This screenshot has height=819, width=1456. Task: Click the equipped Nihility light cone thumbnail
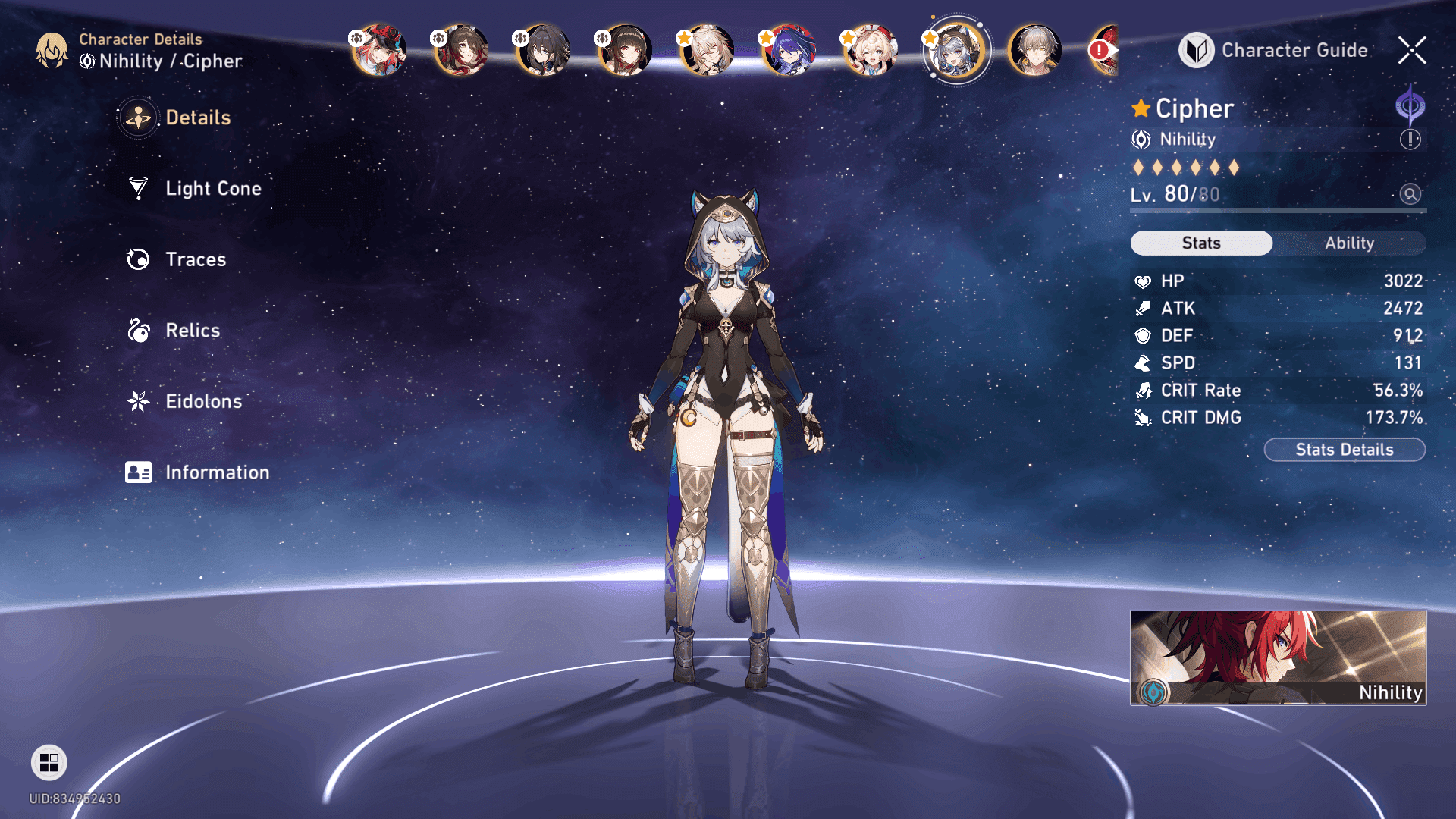coord(1278,657)
